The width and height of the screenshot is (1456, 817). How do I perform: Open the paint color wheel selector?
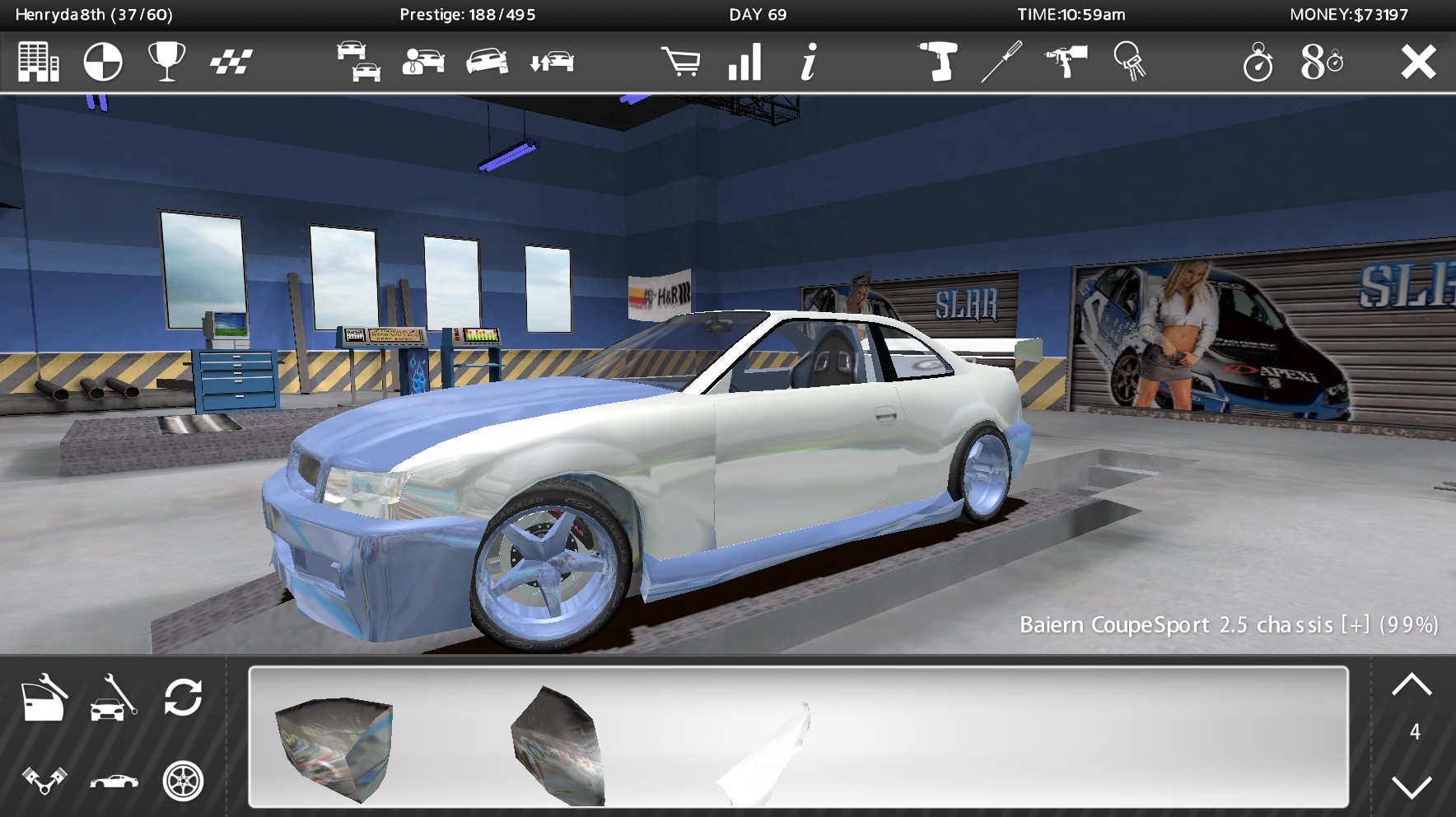pyautogui.click(x=102, y=60)
